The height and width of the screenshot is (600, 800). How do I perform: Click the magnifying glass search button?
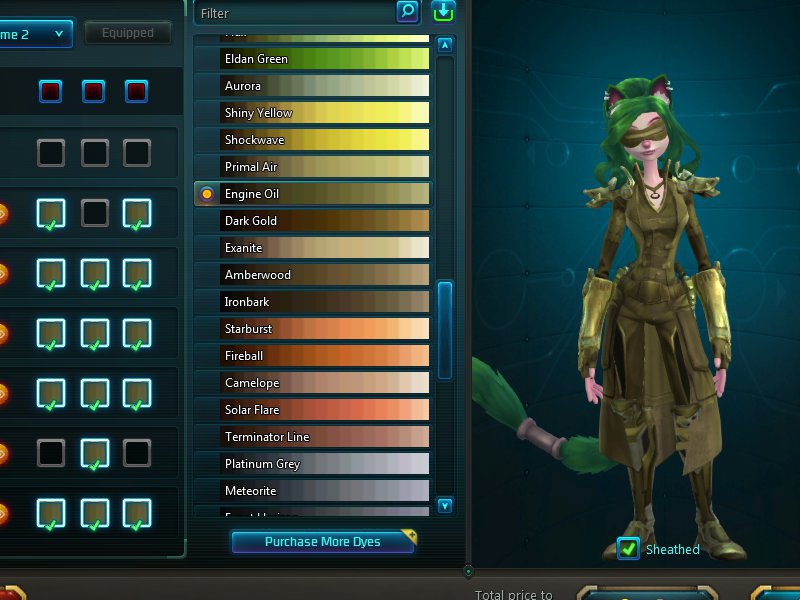pos(407,12)
